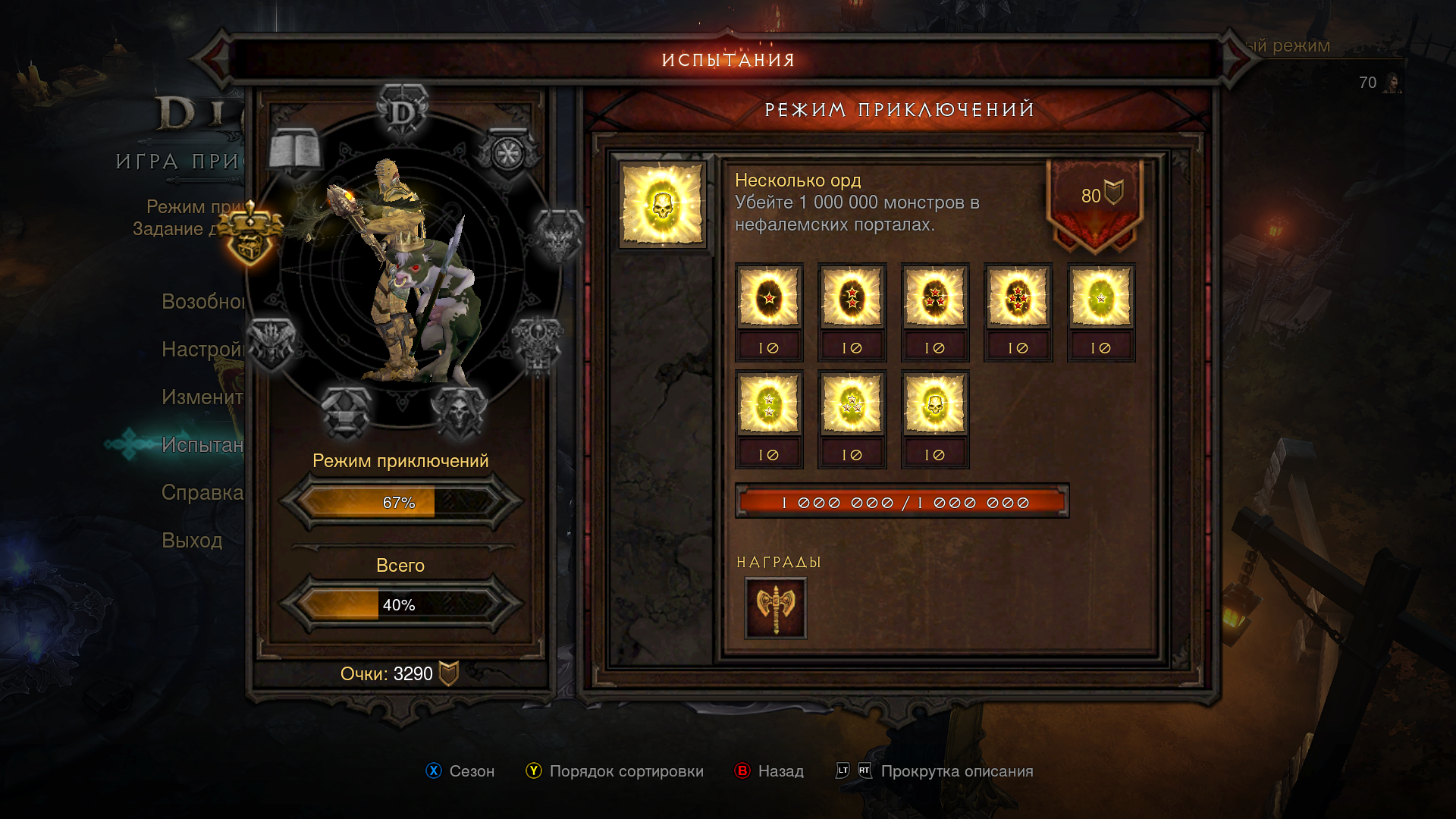
Task: Select the two green stars tier
Action: pos(769,404)
